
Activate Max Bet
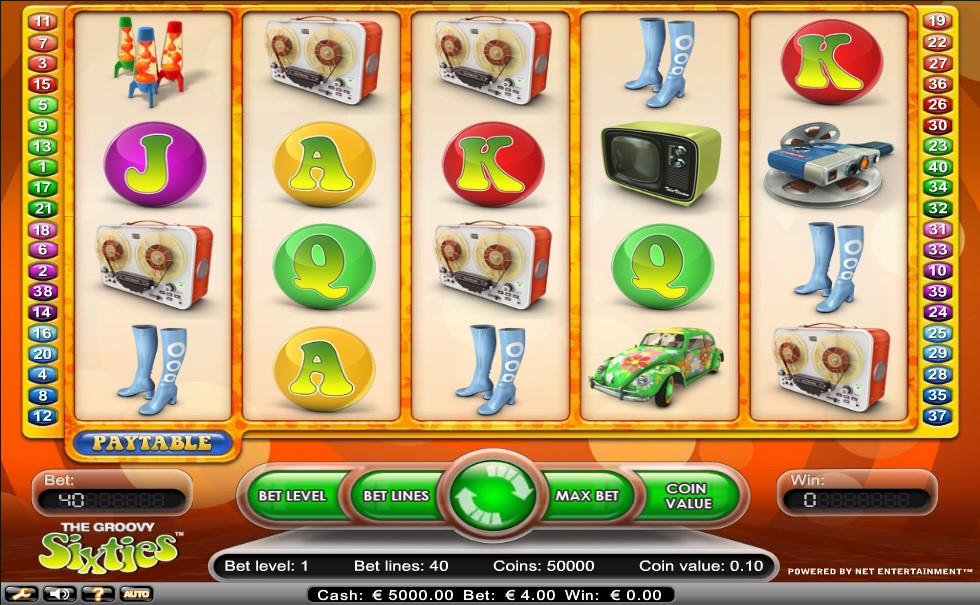click(x=587, y=495)
